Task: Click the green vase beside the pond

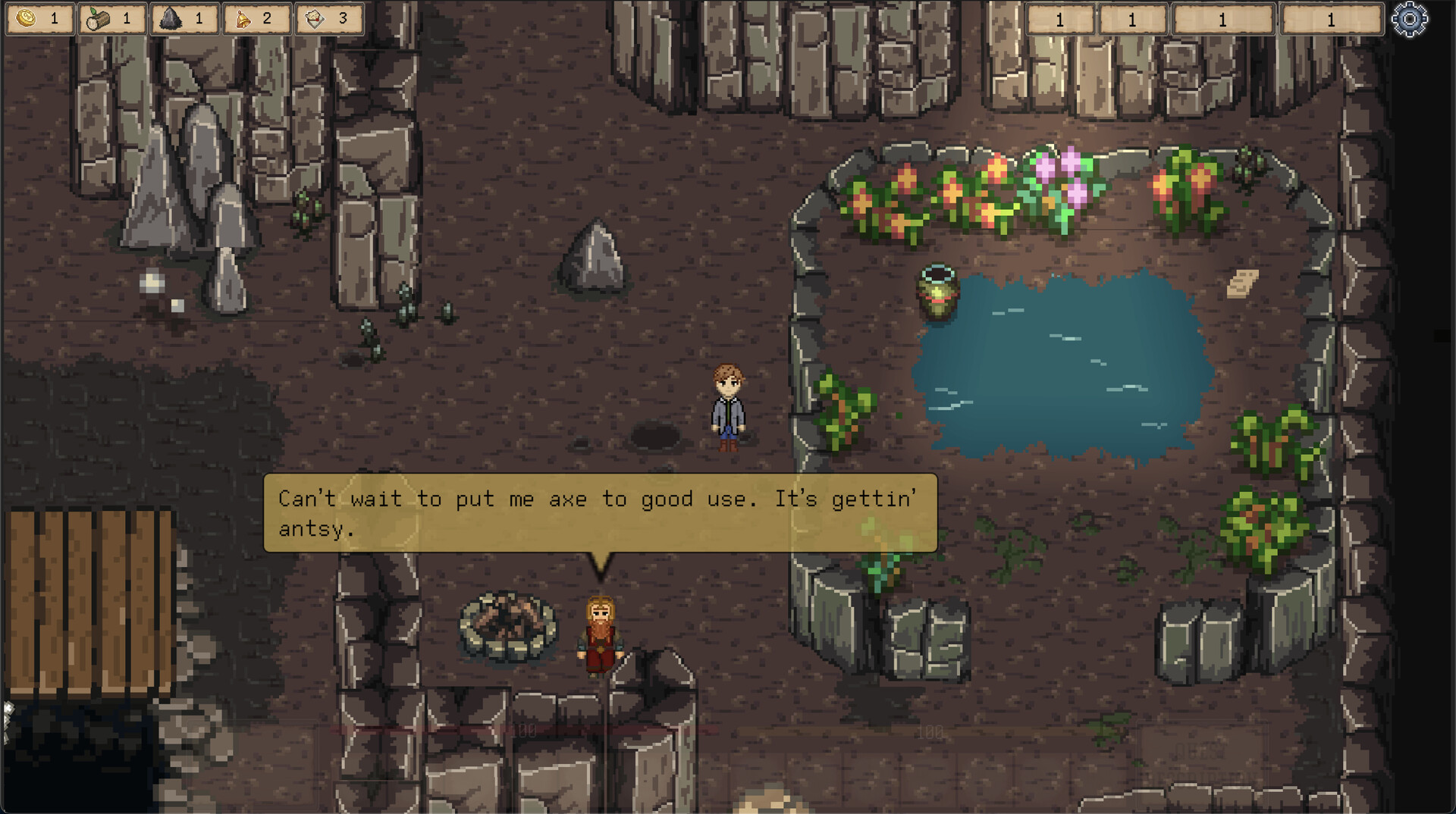Action: click(938, 292)
